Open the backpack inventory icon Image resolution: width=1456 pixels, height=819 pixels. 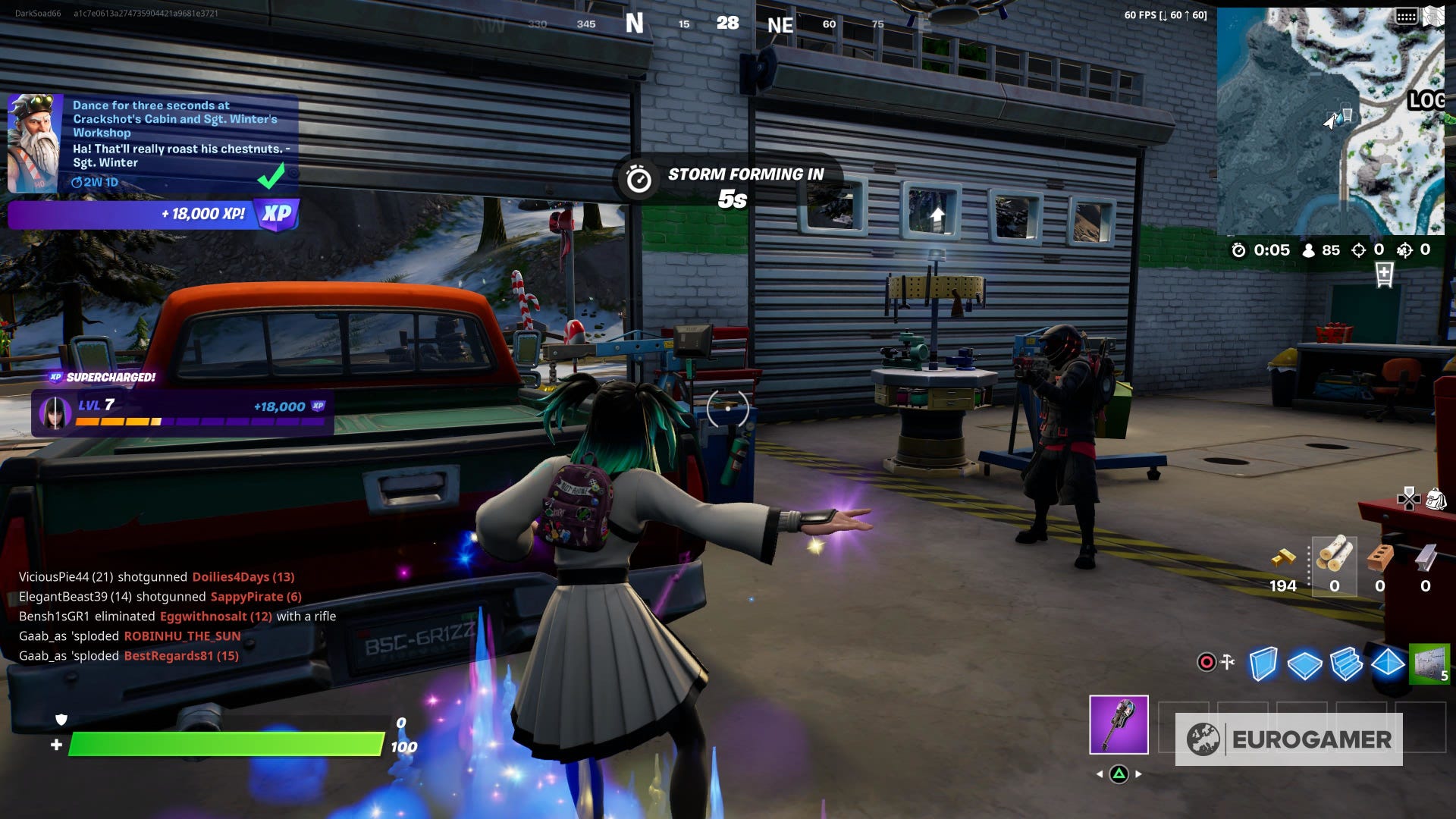pyautogui.click(x=1436, y=499)
